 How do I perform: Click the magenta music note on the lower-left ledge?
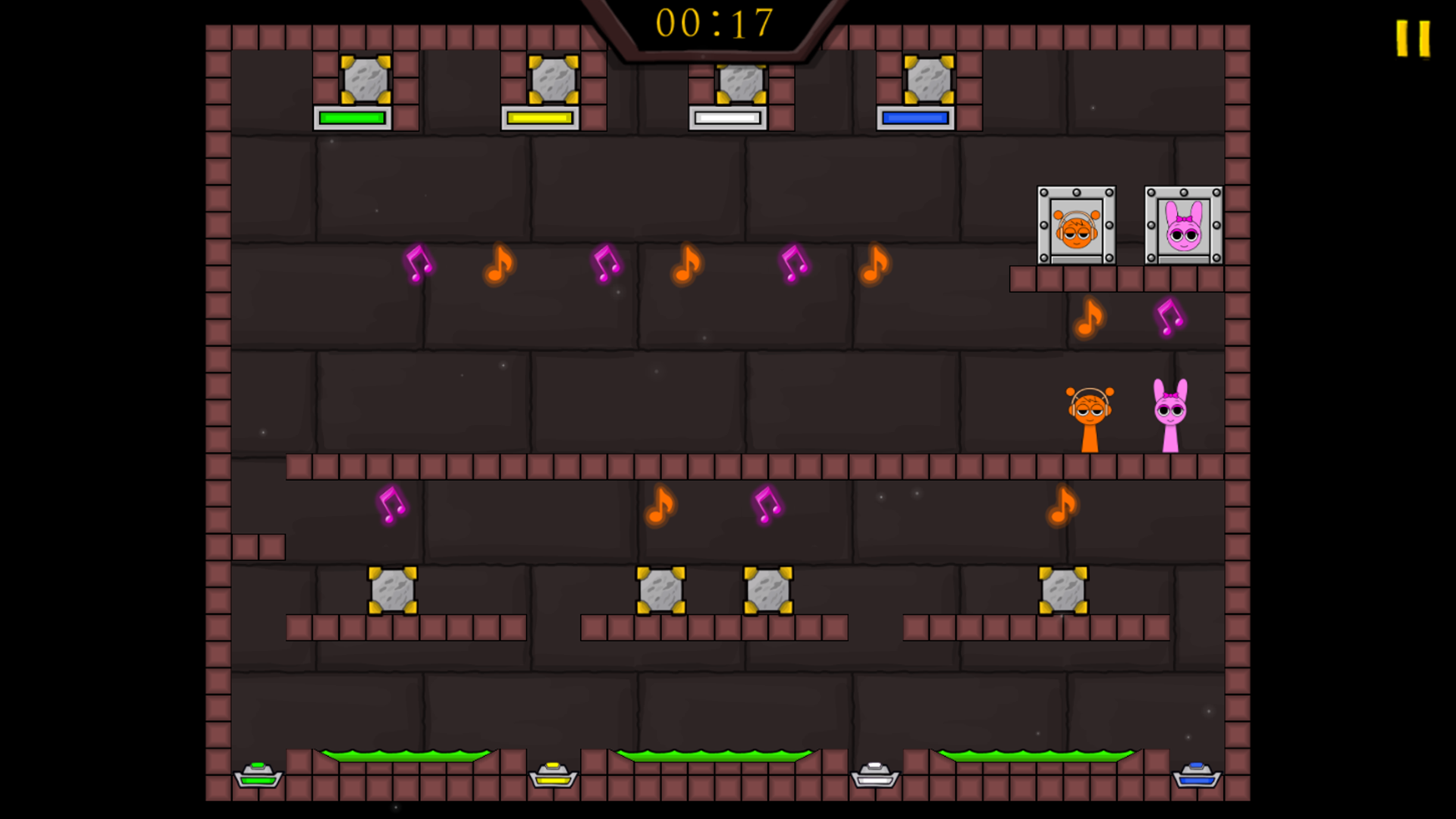tap(391, 507)
